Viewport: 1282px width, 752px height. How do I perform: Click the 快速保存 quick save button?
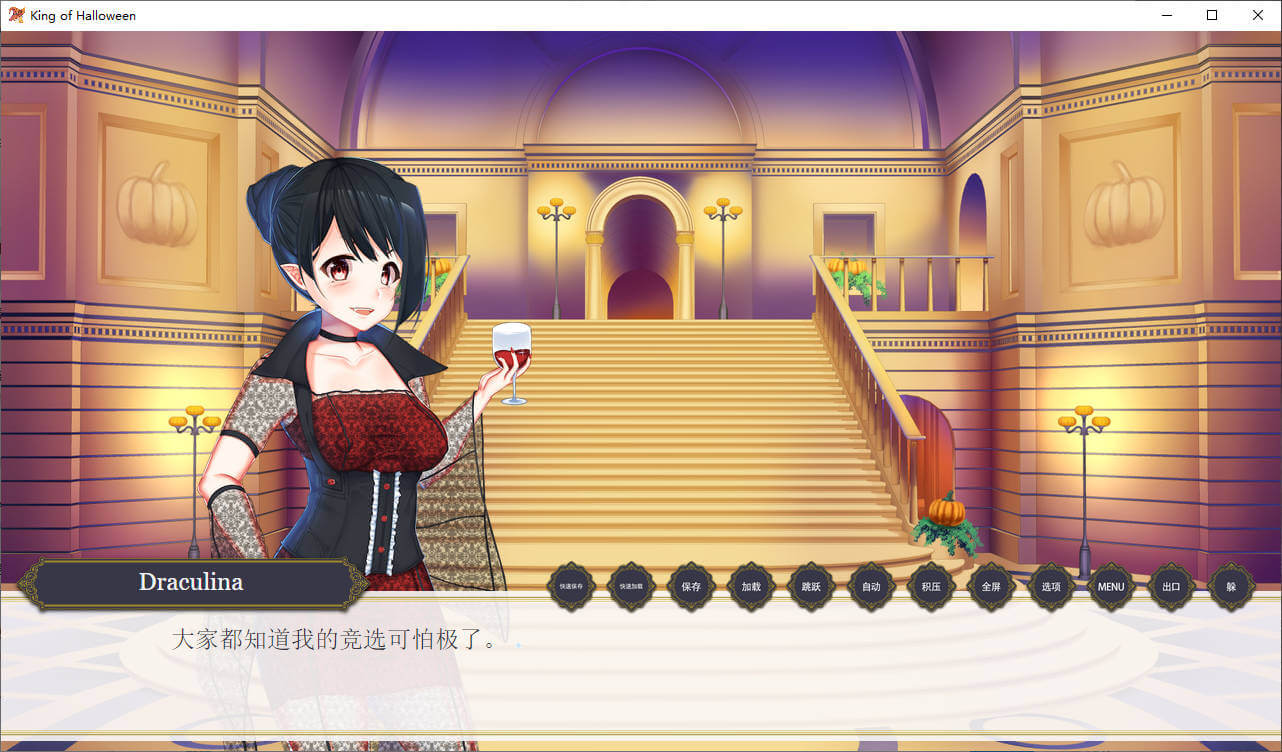click(571, 587)
